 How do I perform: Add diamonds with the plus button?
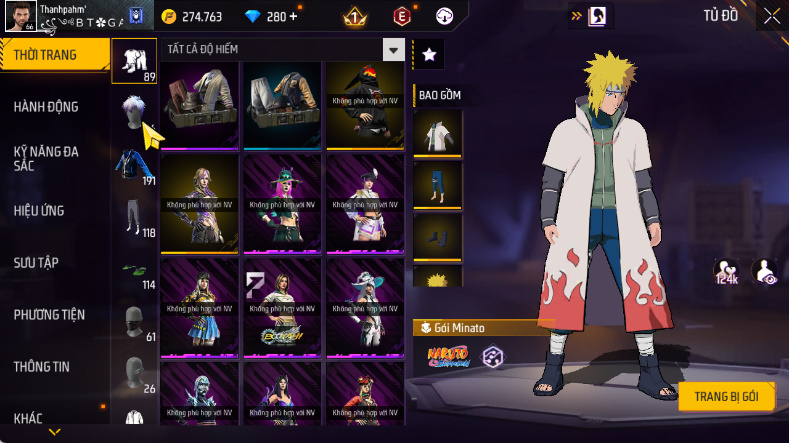pyautogui.click(x=293, y=17)
